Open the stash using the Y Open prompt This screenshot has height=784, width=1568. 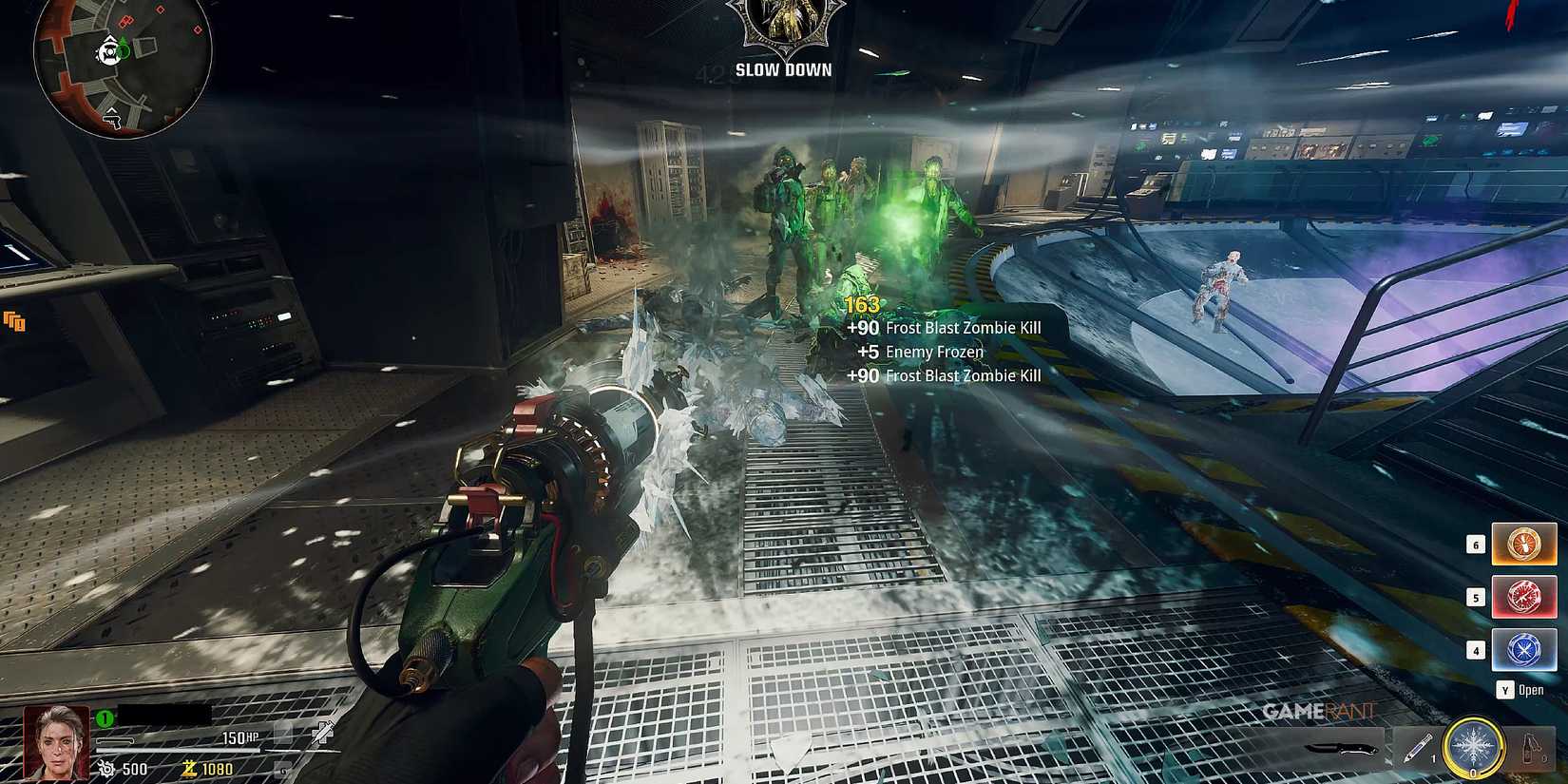(1519, 689)
